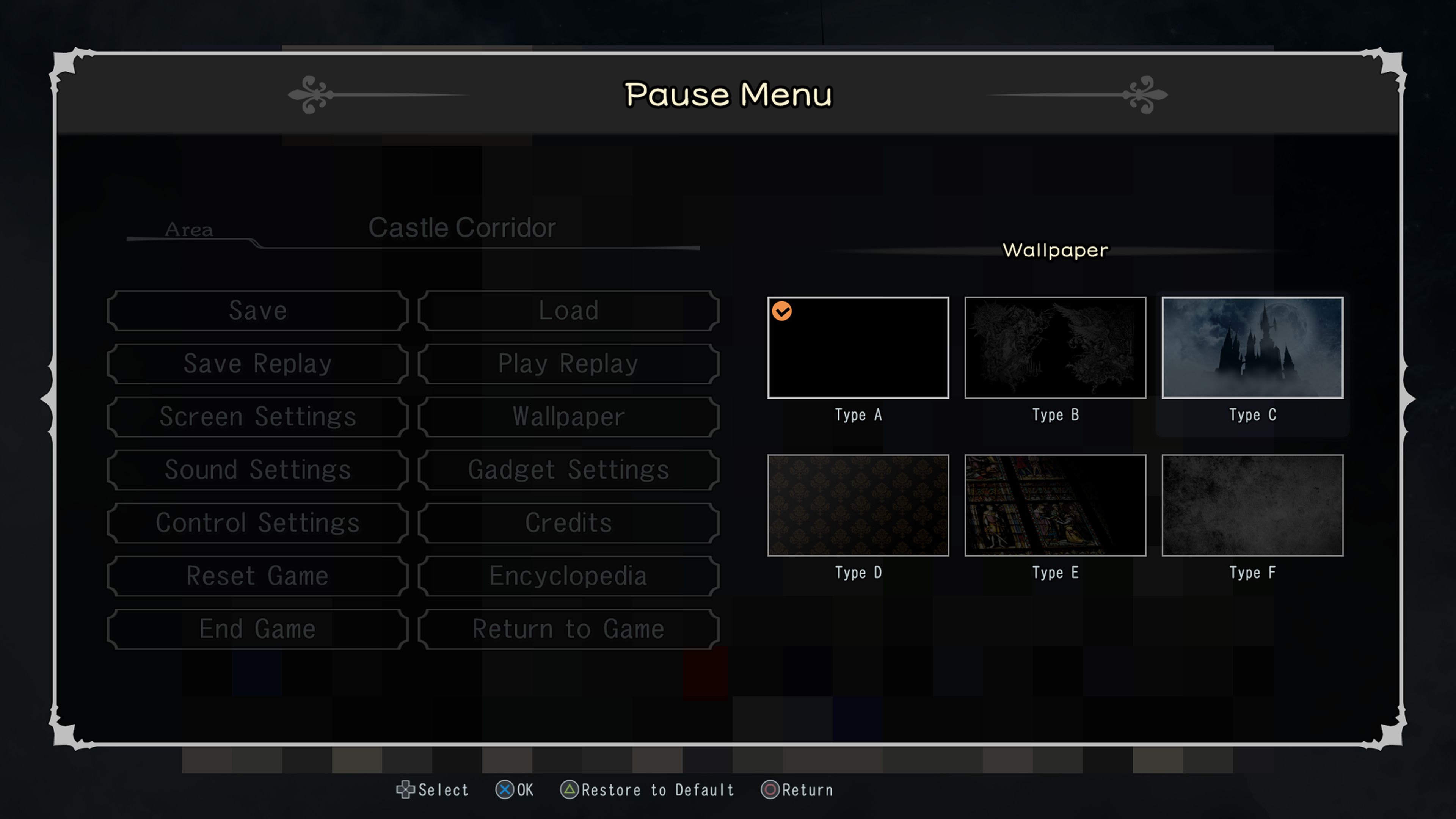Image resolution: width=1456 pixels, height=819 pixels.
Task: Choose the Type B wallpaper thumbnail
Action: point(1055,348)
